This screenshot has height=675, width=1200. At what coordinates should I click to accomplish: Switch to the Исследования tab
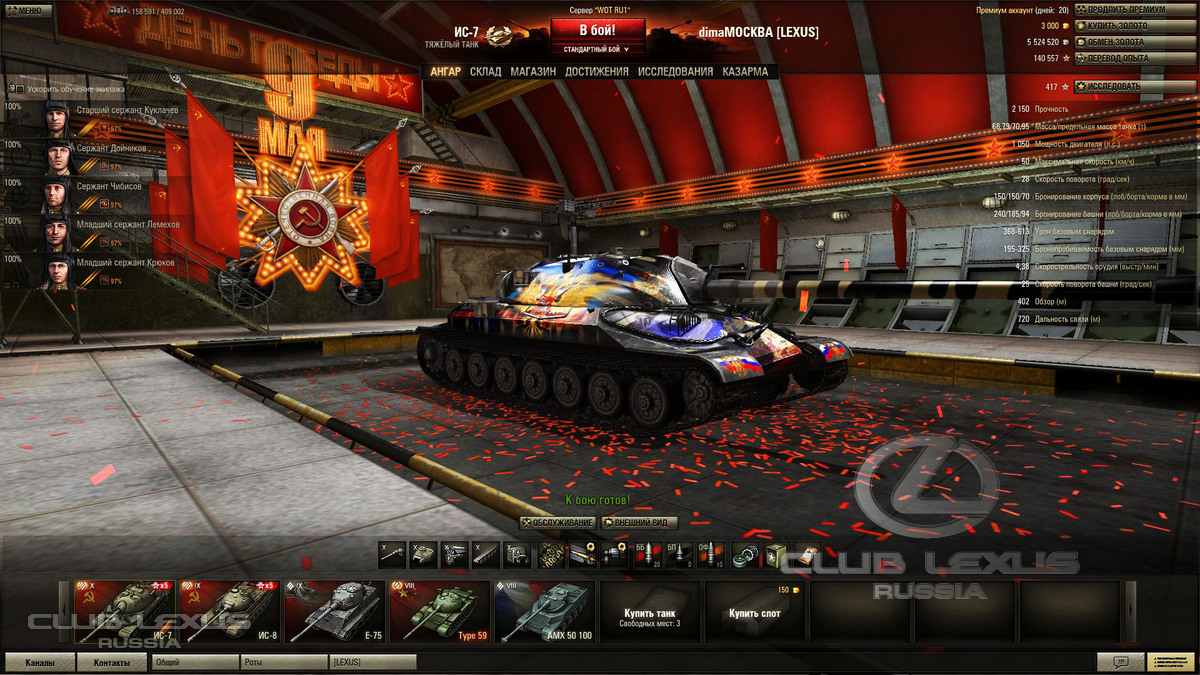pyautogui.click(x=675, y=72)
